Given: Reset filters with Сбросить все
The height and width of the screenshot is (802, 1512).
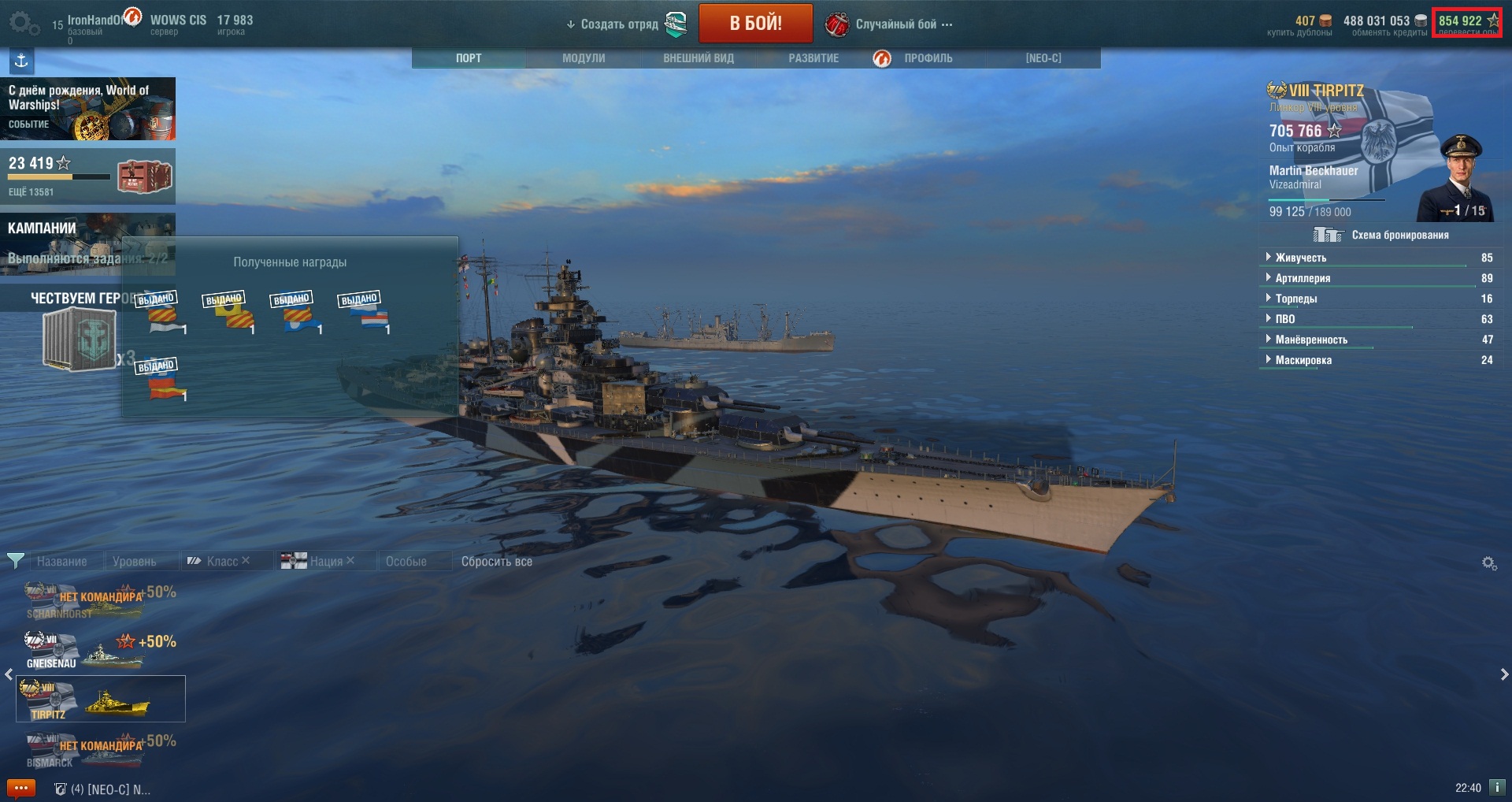Looking at the screenshot, I should 496,562.
